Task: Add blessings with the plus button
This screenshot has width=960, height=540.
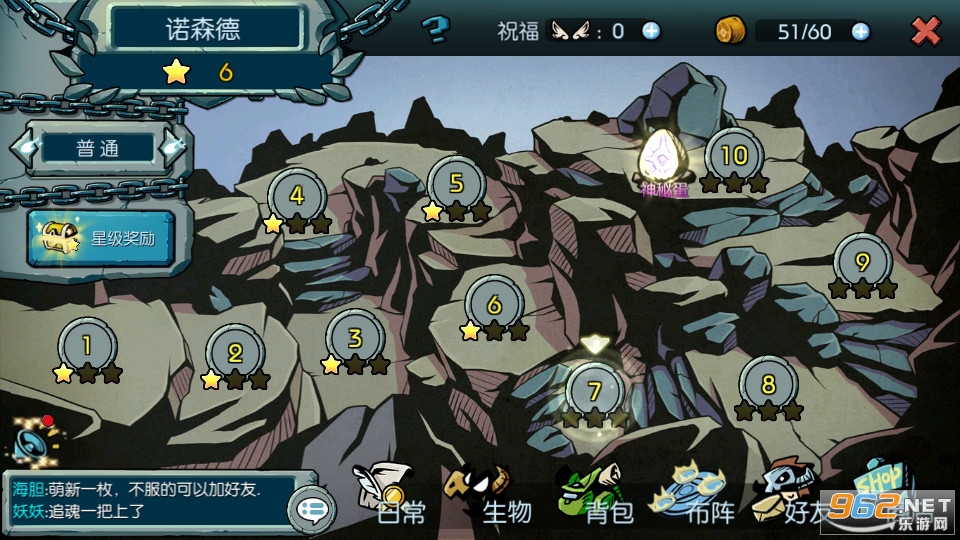Action: click(x=651, y=31)
